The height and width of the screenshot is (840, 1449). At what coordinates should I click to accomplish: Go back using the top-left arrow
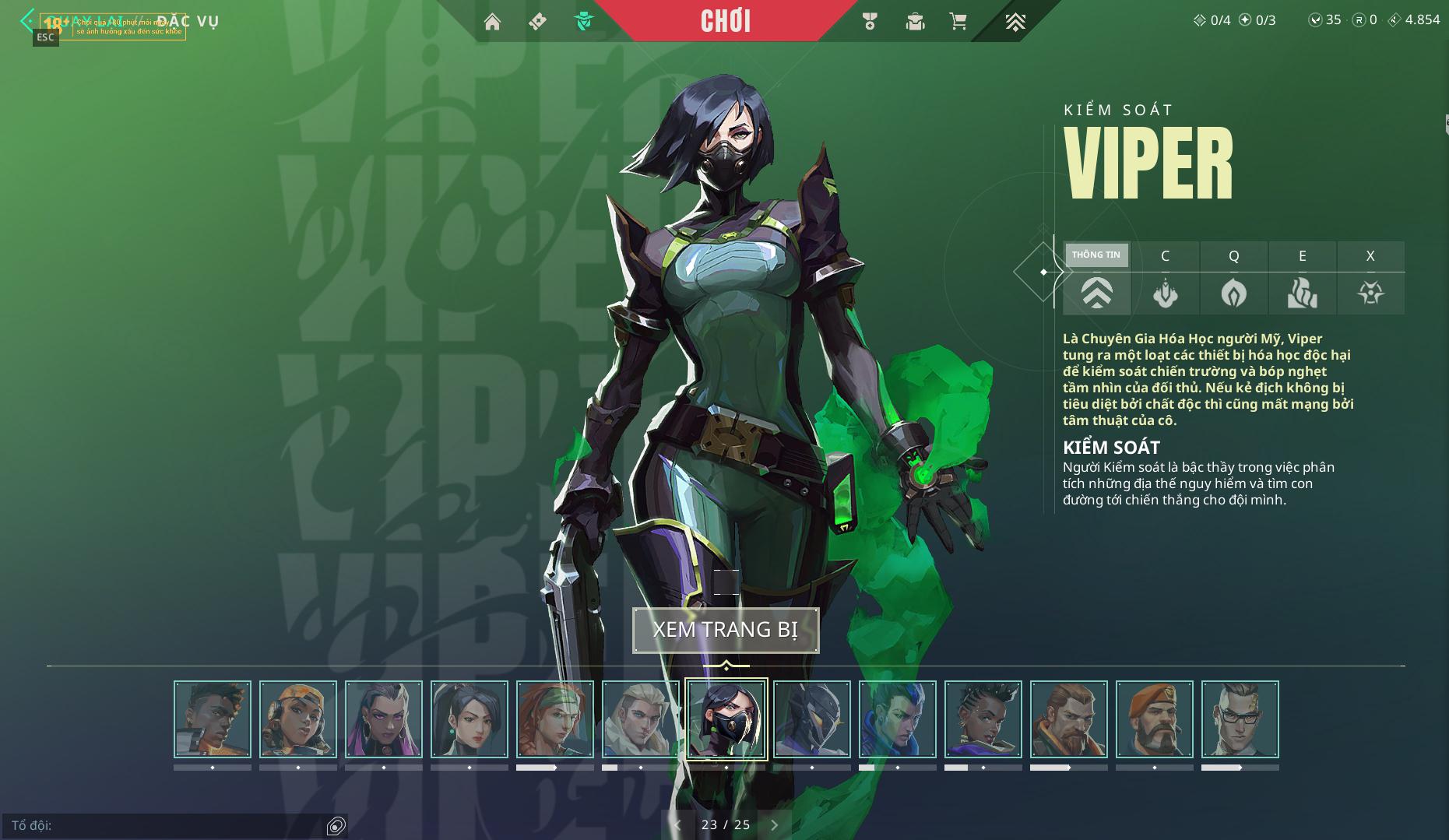(28, 19)
